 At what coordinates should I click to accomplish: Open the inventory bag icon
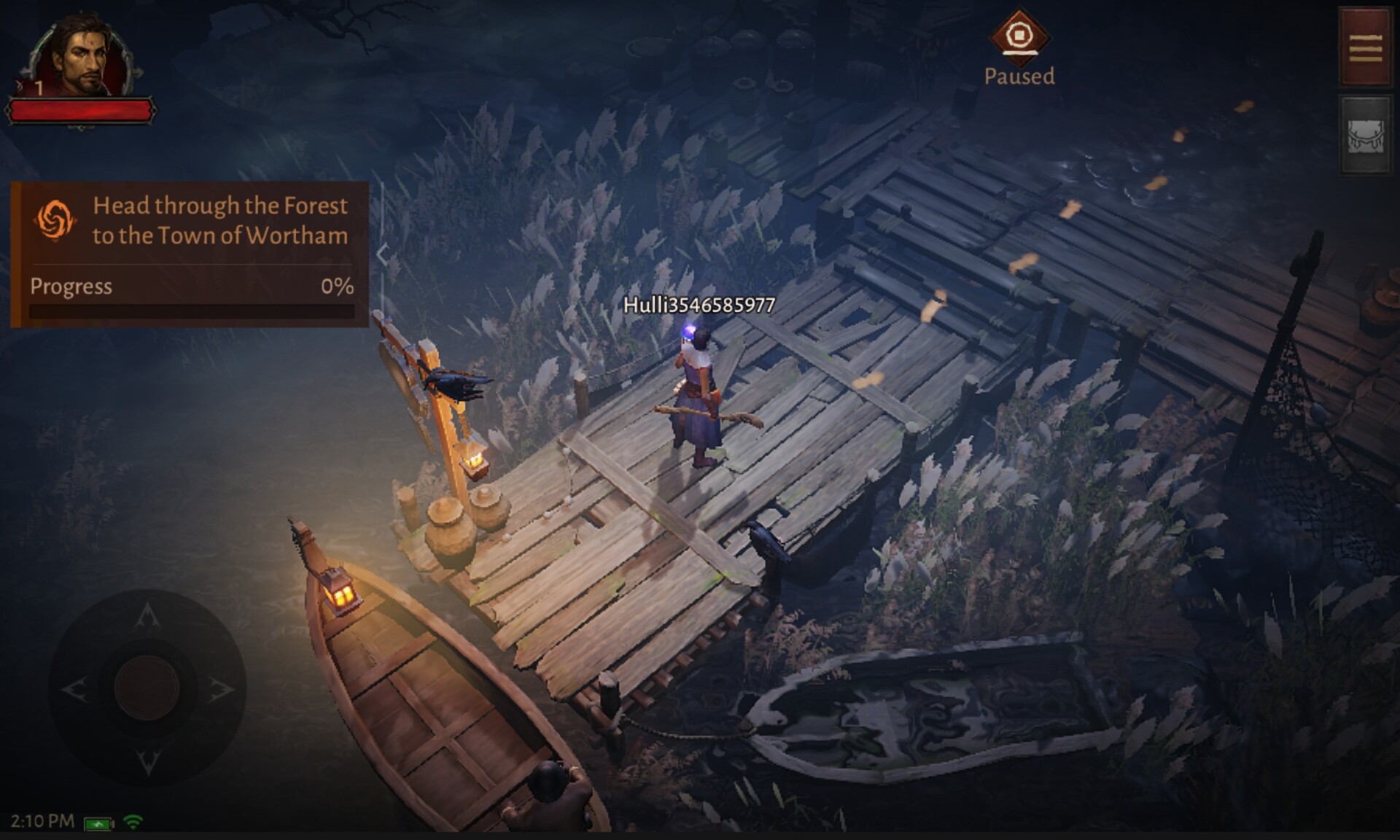click(1365, 136)
